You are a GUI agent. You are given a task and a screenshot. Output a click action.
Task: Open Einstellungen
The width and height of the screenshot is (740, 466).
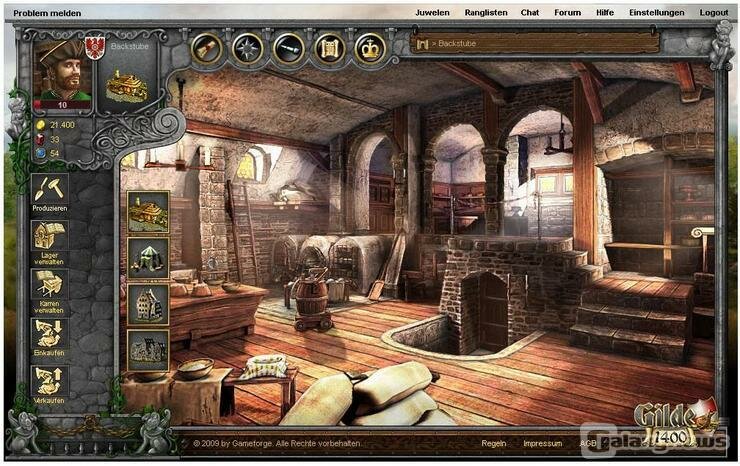point(656,12)
